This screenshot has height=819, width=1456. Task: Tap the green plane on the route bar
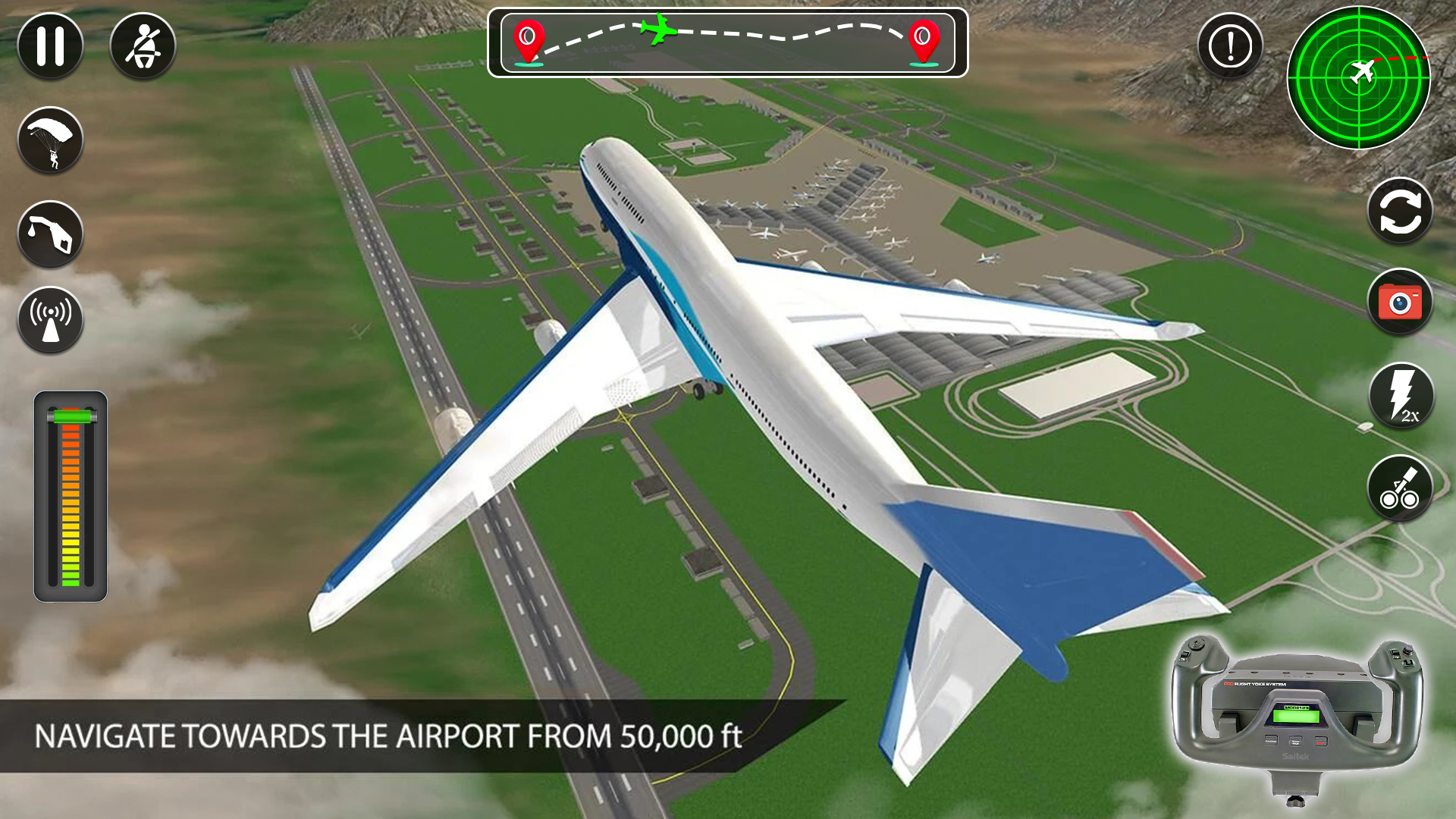pyautogui.click(x=659, y=32)
